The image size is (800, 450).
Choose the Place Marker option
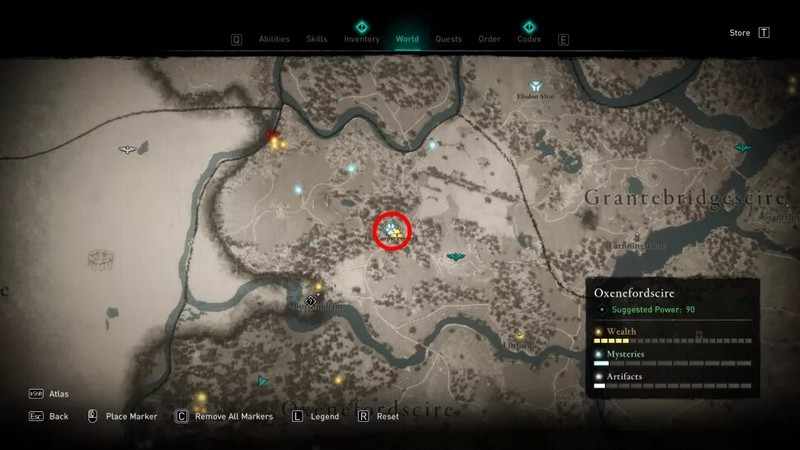click(131, 416)
